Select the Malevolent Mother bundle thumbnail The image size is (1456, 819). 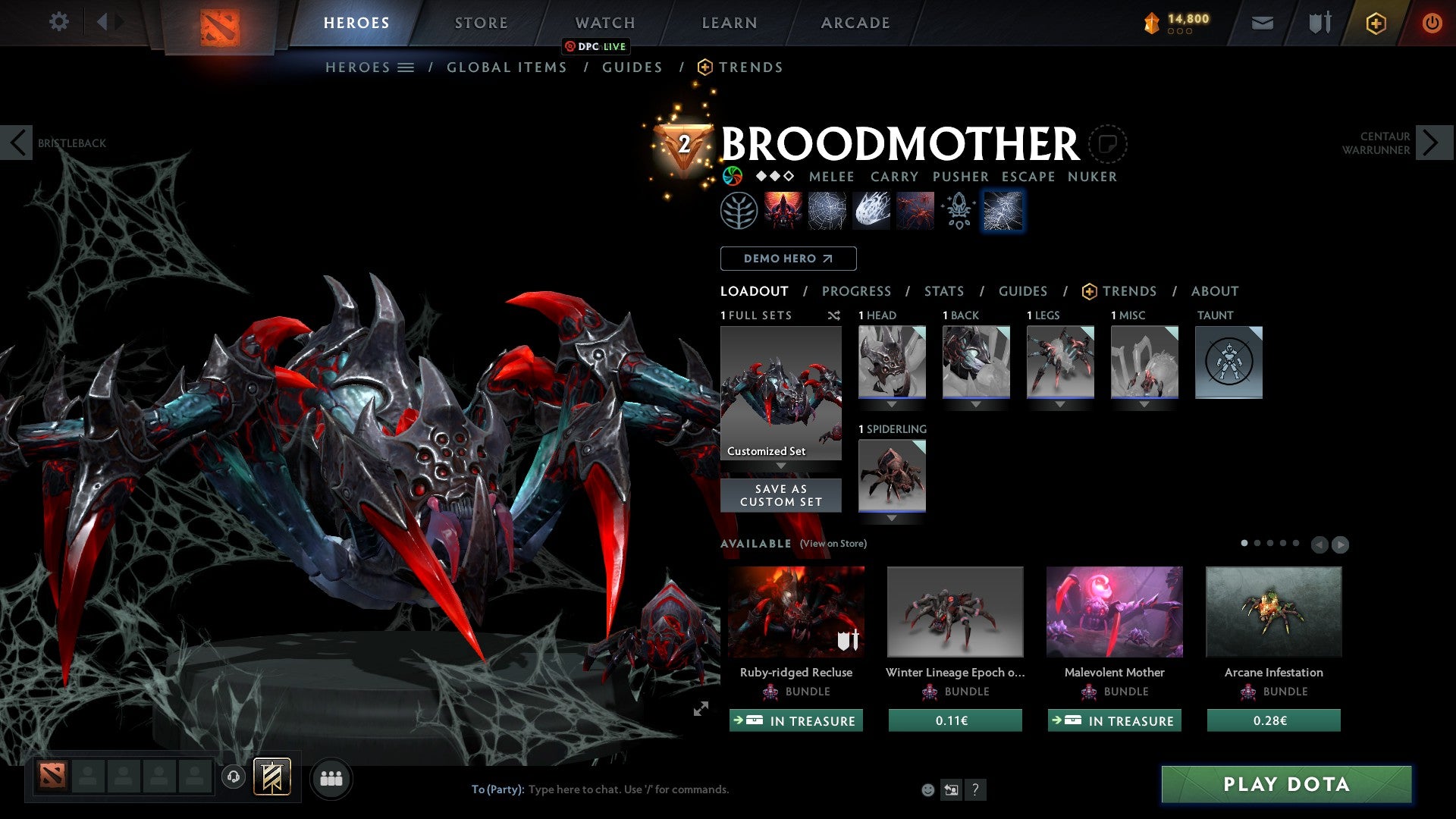click(x=1113, y=611)
